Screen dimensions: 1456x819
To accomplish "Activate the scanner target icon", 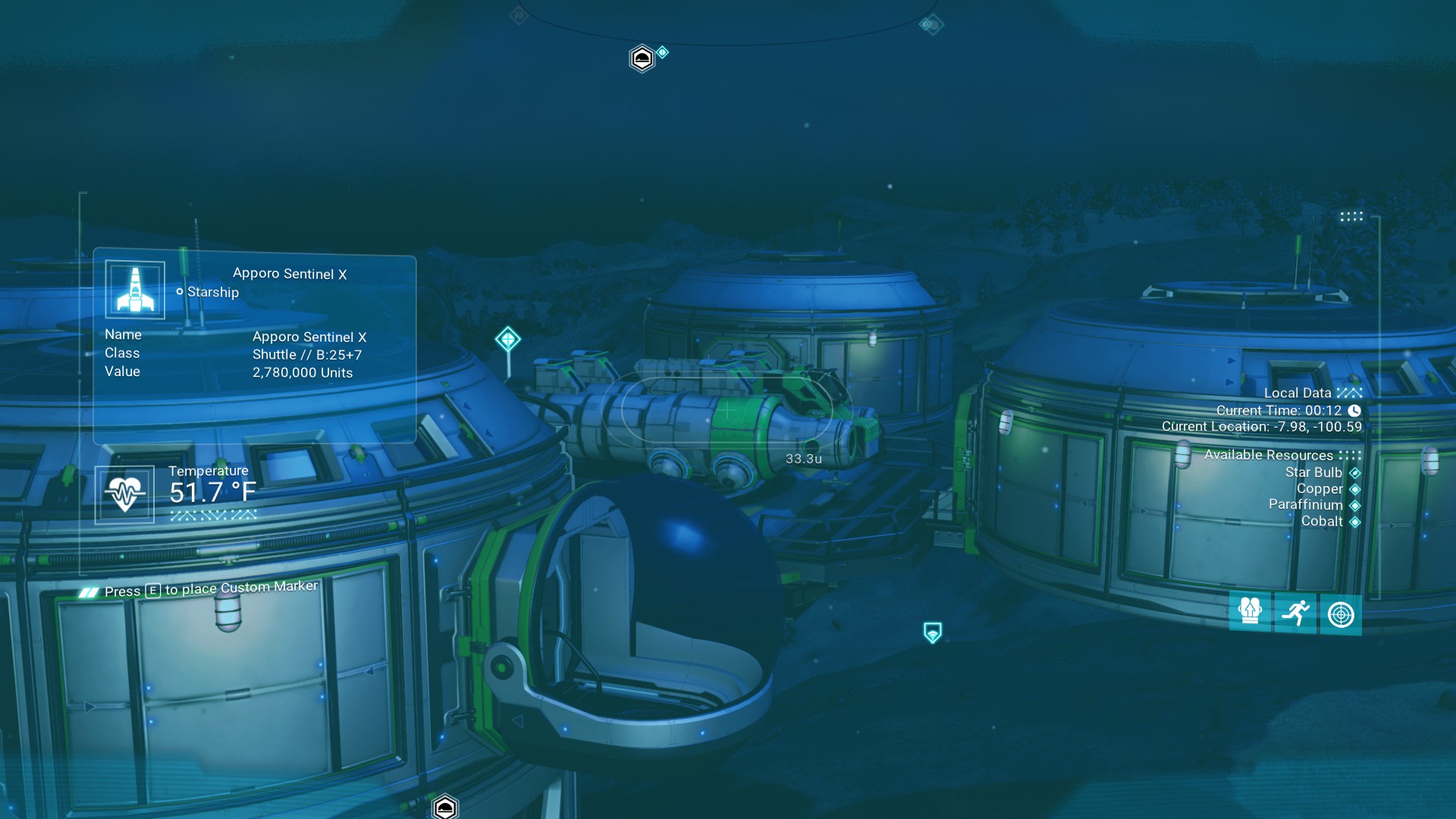I will (x=1341, y=614).
